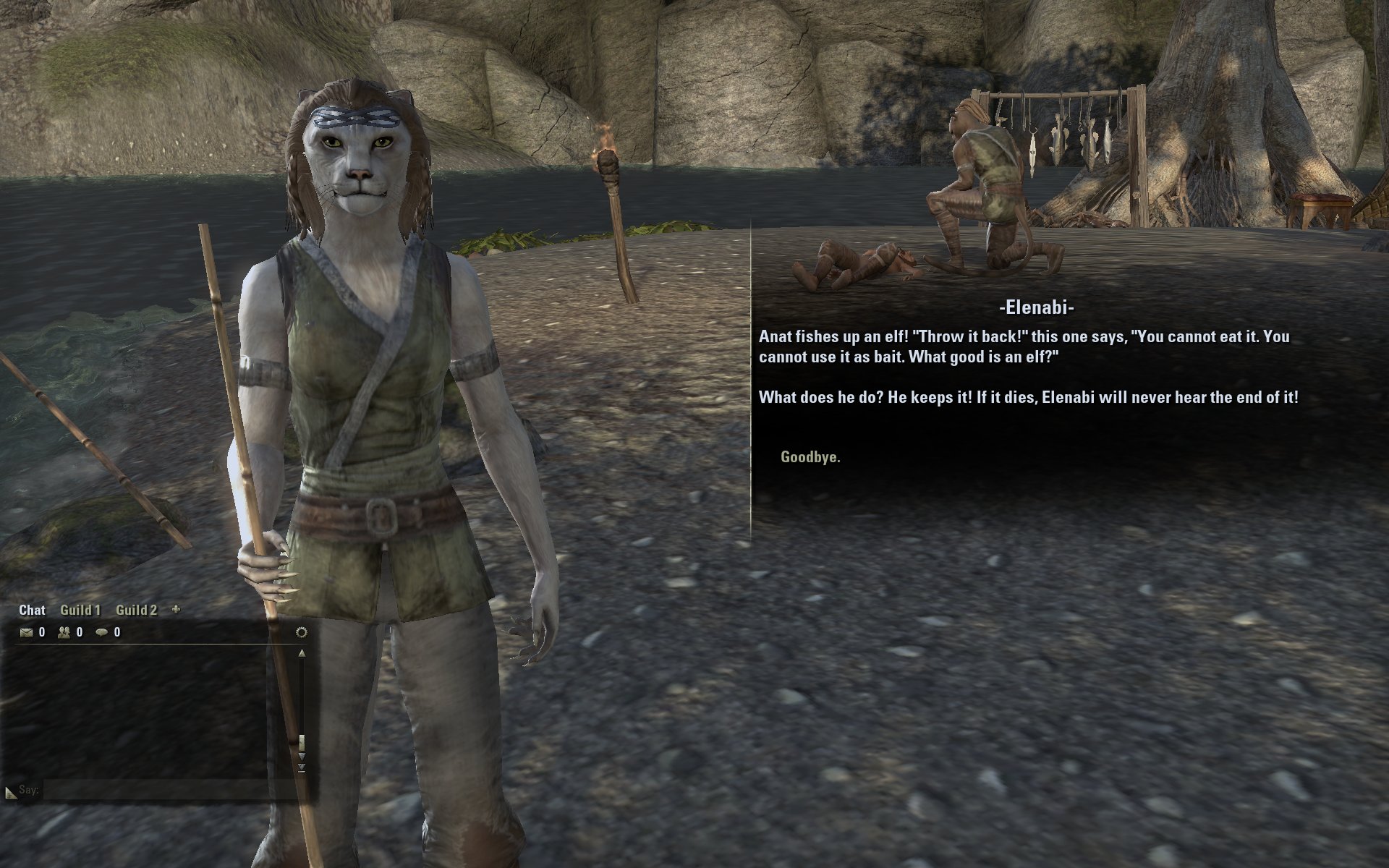Select the Guild 2 chat tab
Image resolution: width=1389 pixels, height=868 pixels.
pos(136,610)
